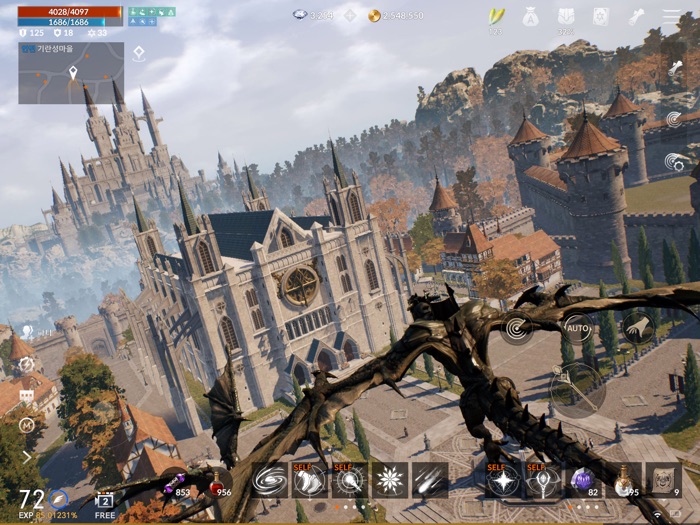The width and height of the screenshot is (700, 525).
Task: Open the diamond currency shop
Action: (x=350, y=16)
